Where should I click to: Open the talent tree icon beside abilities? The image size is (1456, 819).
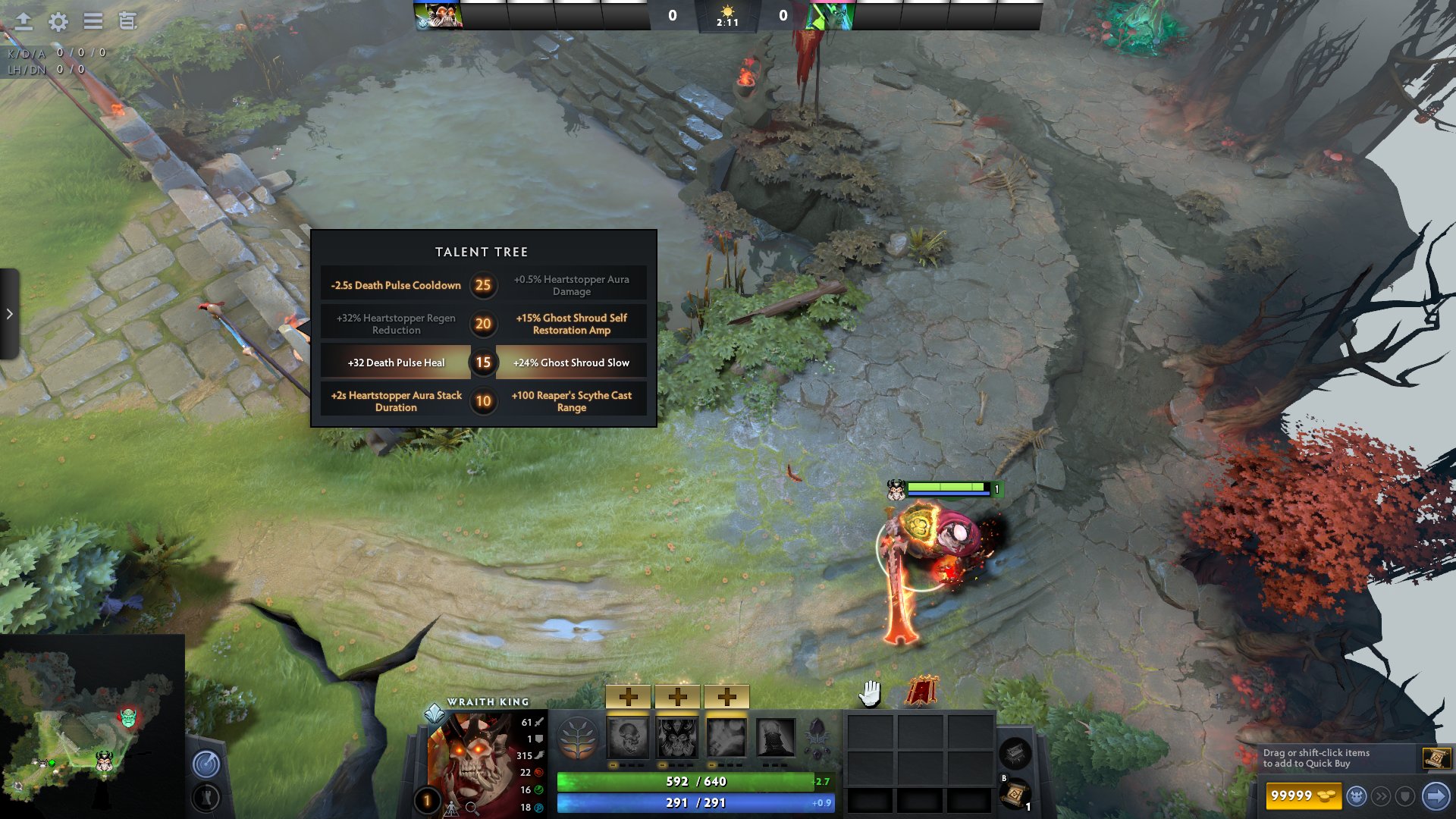[x=576, y=736]
